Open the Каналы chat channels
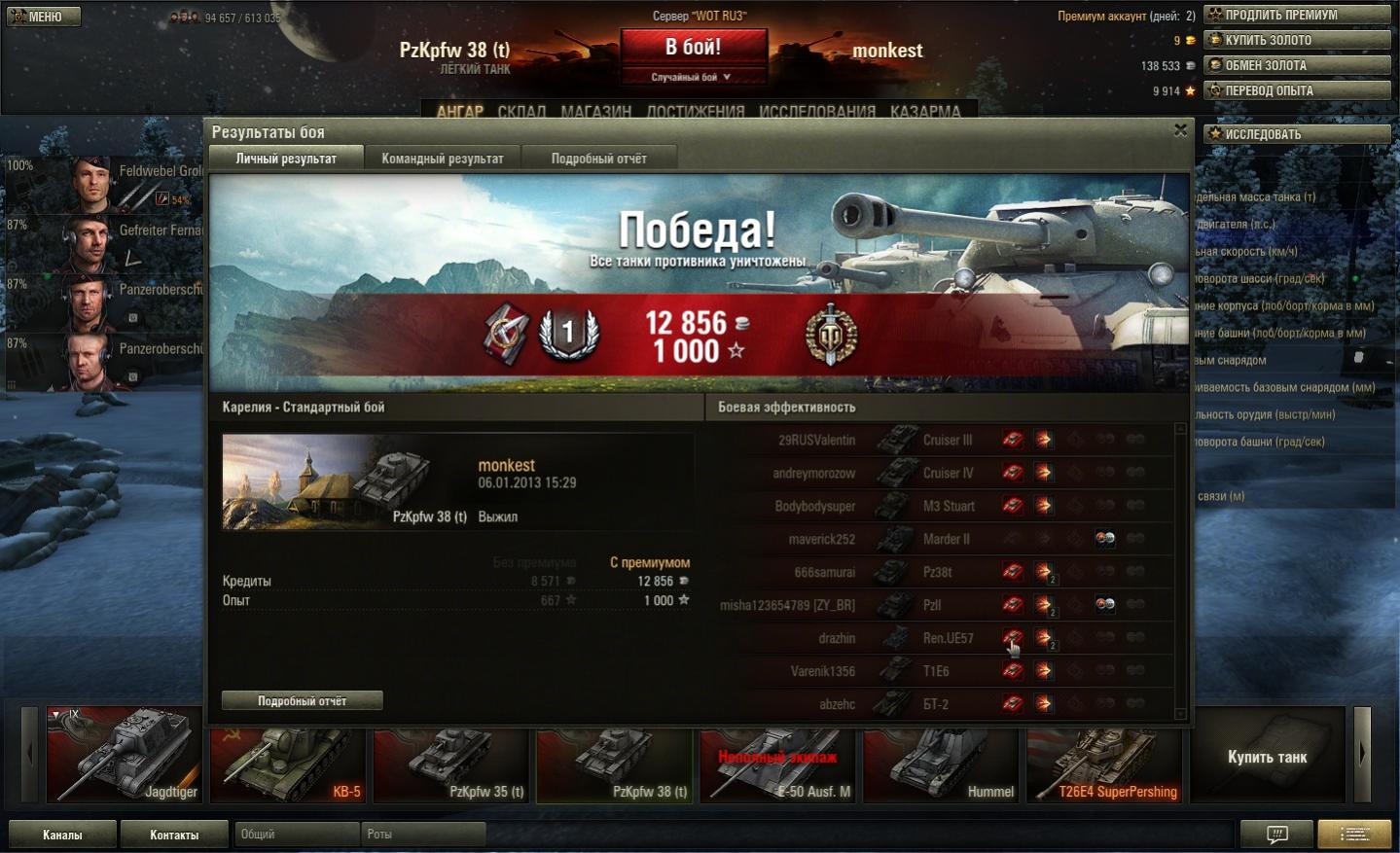This screenshot has height=853, width=1400. pyautogui.click(x=62, y=835)
